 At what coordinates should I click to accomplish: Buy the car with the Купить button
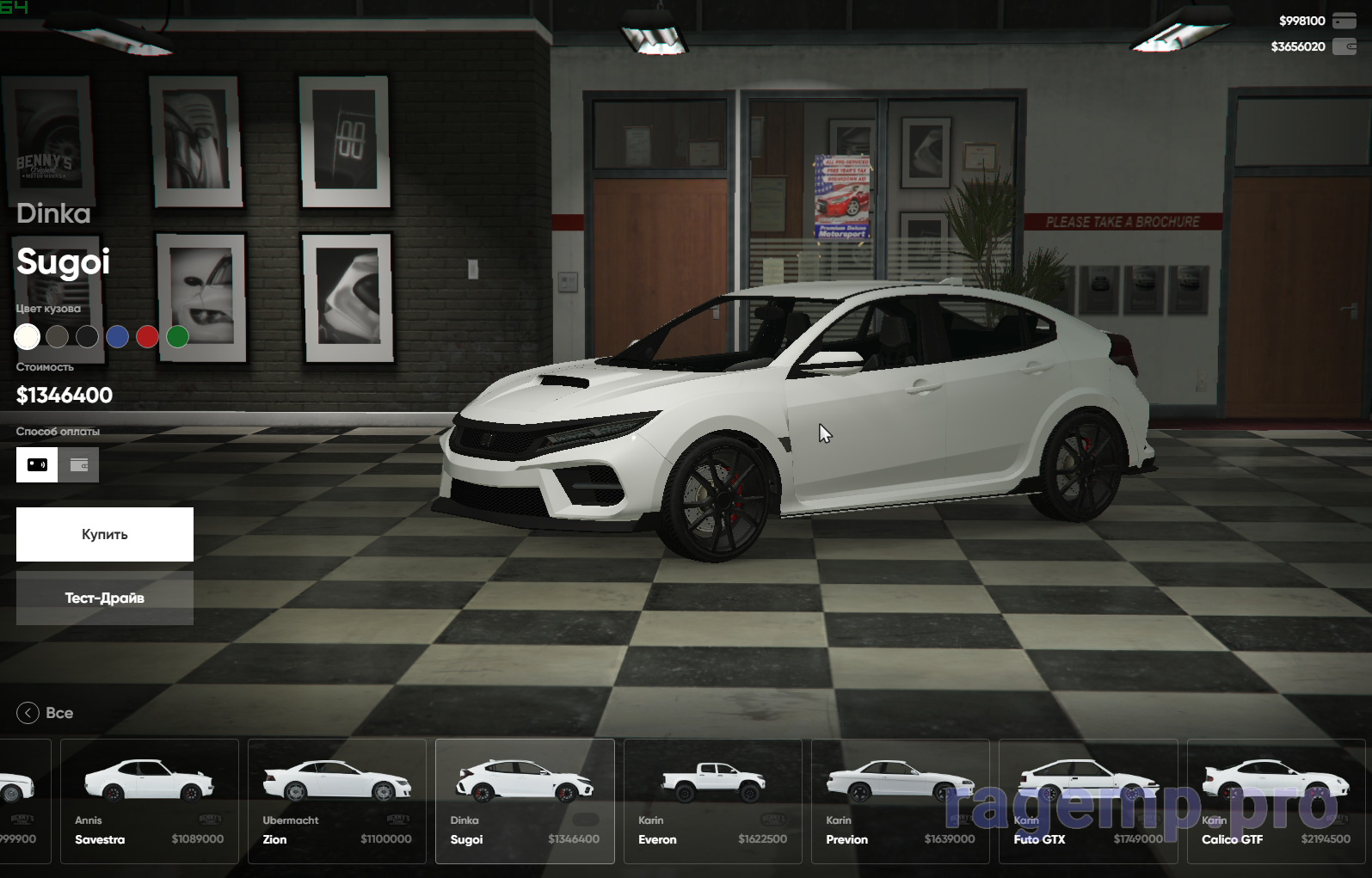(x=105, y=534)
